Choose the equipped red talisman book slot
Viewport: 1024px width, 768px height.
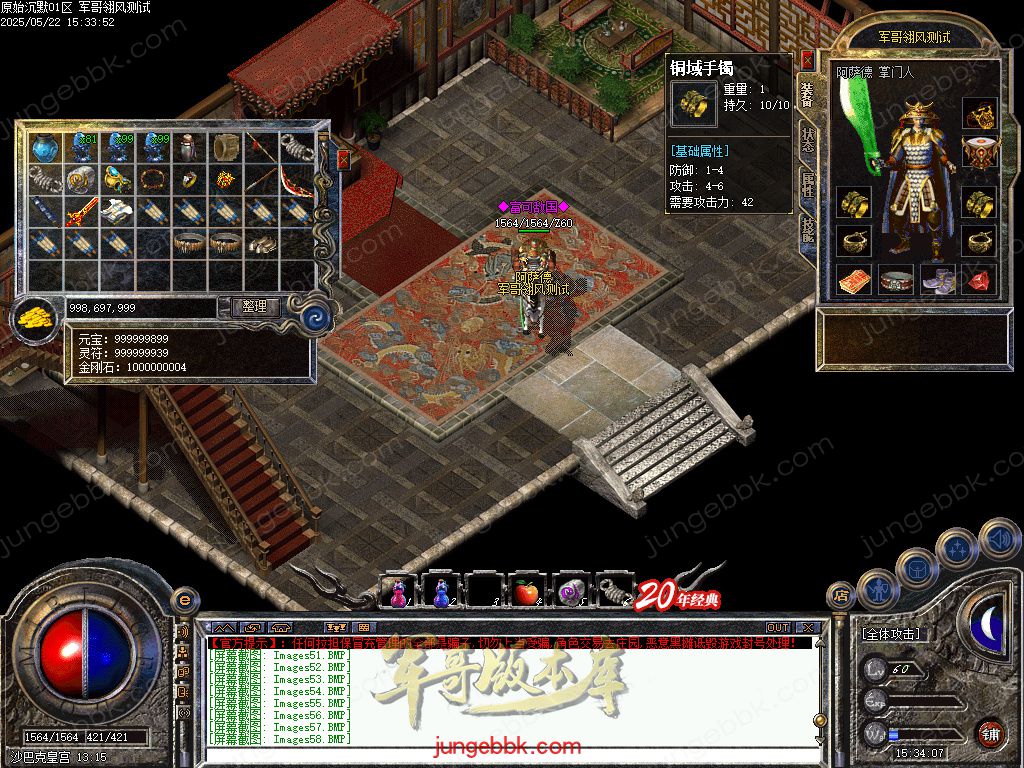pyautogui.click(x=854, y=280)
